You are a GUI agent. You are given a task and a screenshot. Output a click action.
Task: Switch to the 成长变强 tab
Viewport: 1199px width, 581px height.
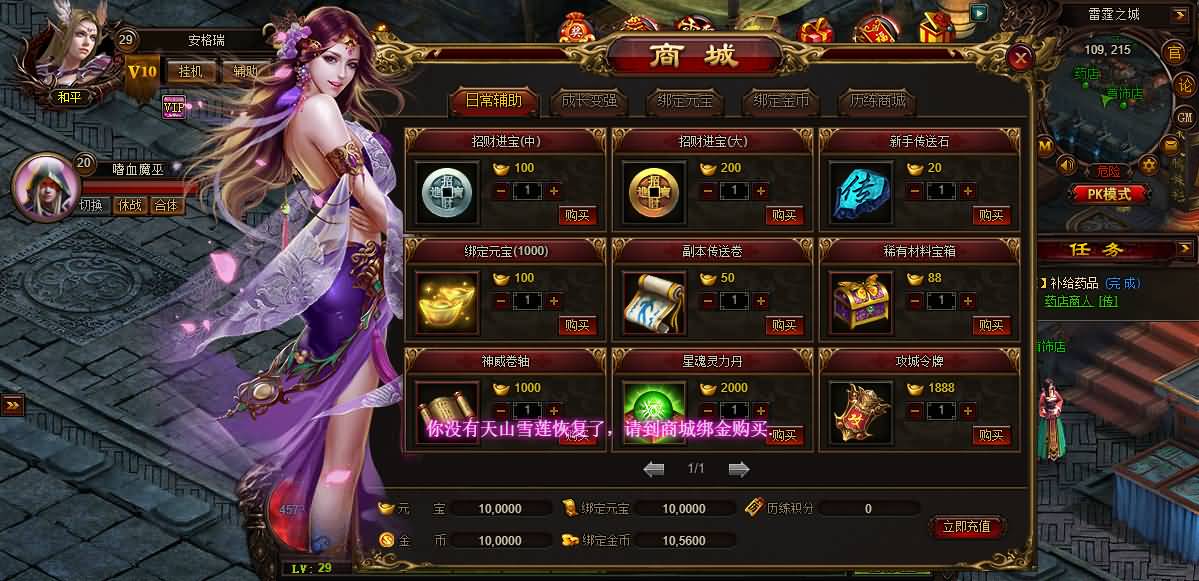click(589, 101)
